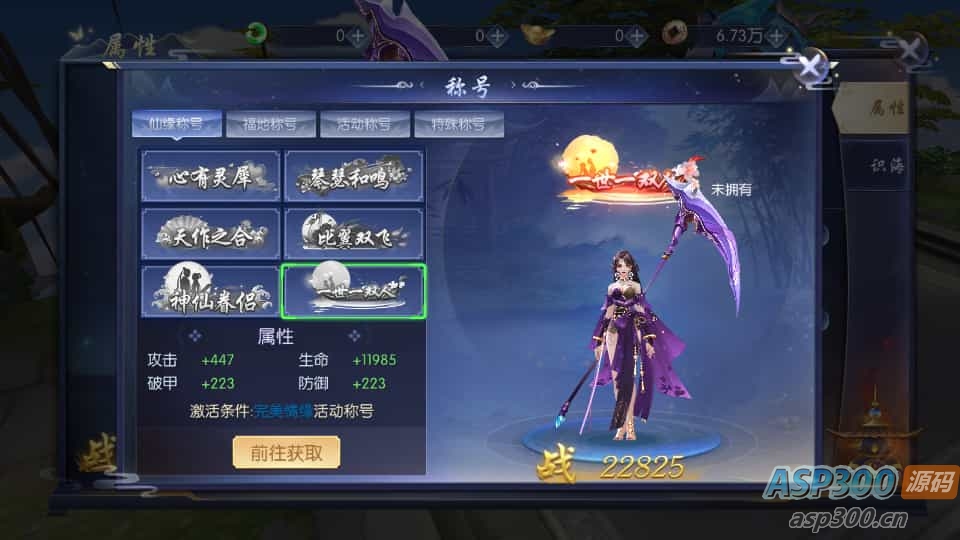Open the 识海 side tab

pos(885,167)
